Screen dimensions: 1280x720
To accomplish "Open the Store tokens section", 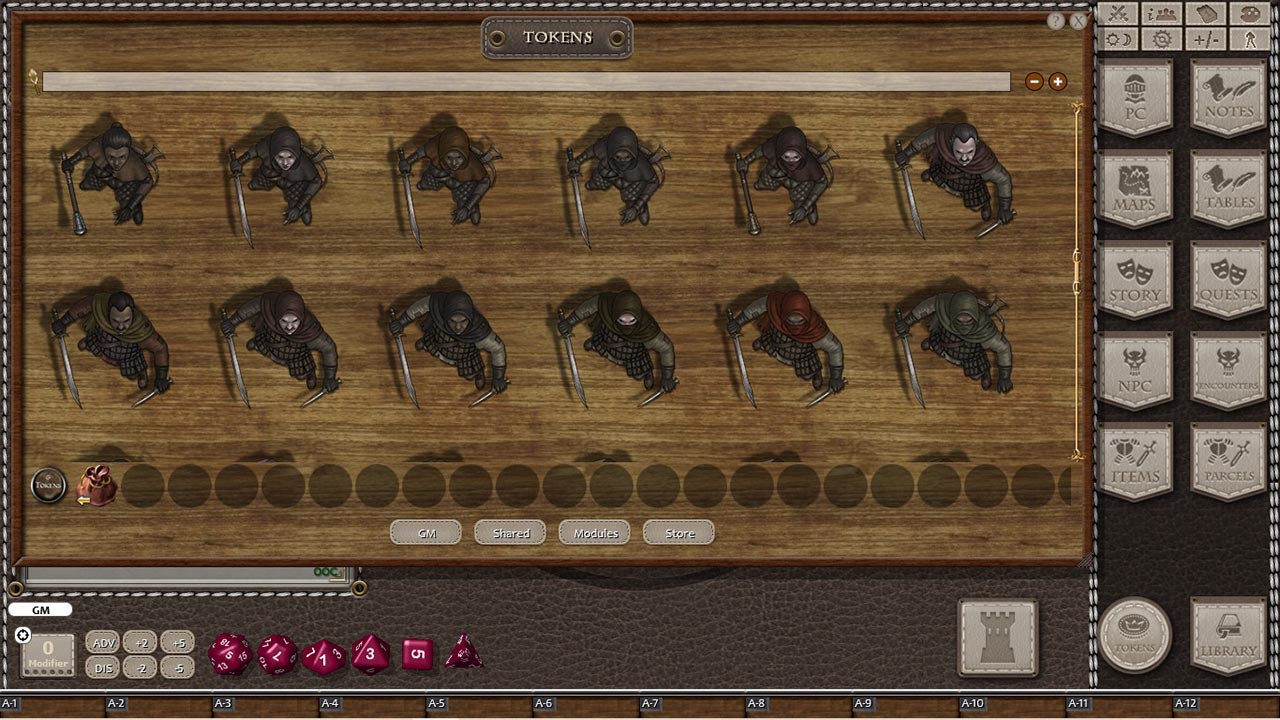I will coord(678,533).
